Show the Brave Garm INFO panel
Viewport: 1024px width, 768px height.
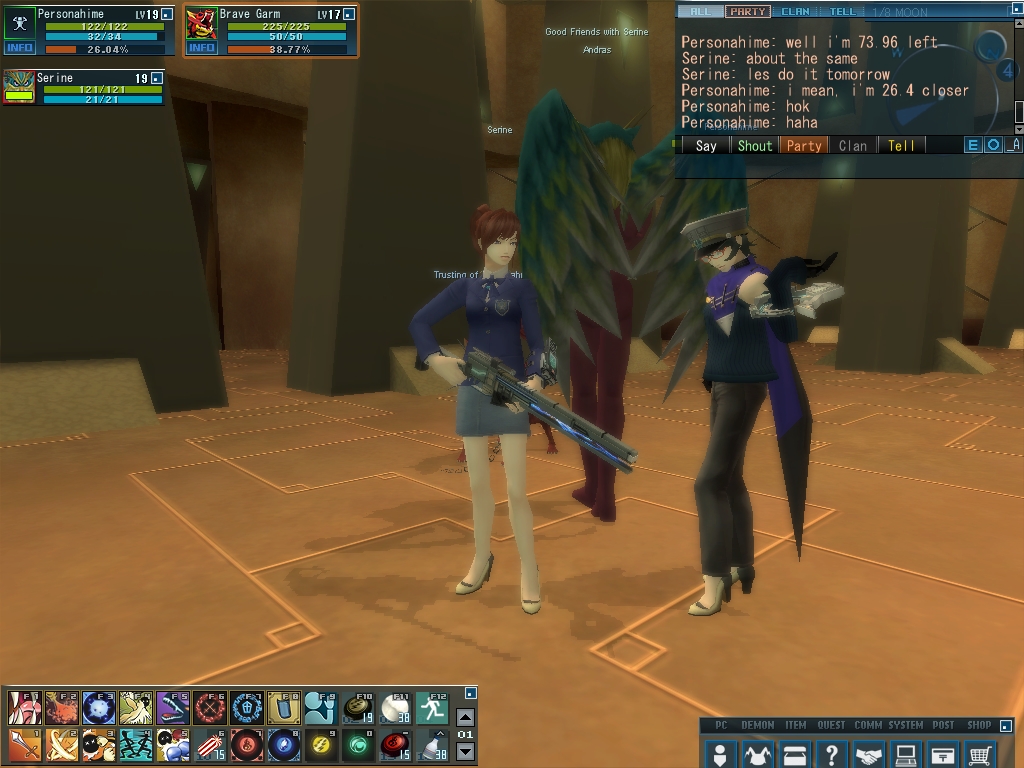coord(201,48)
